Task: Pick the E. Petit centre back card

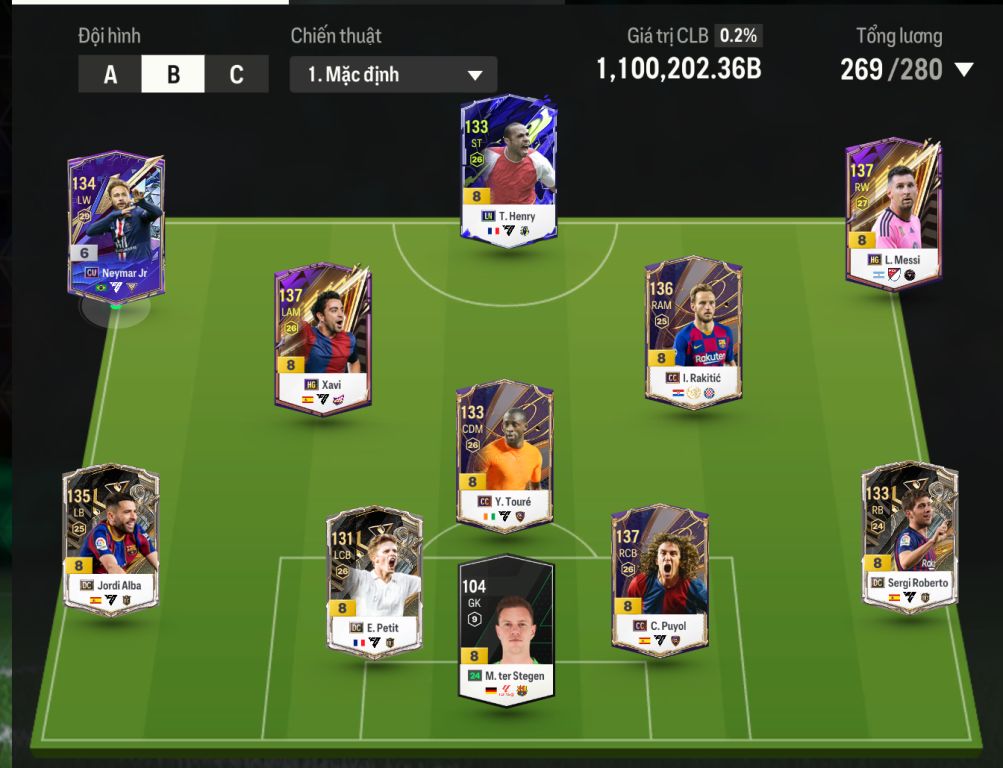Action: (x=374, y=582)
